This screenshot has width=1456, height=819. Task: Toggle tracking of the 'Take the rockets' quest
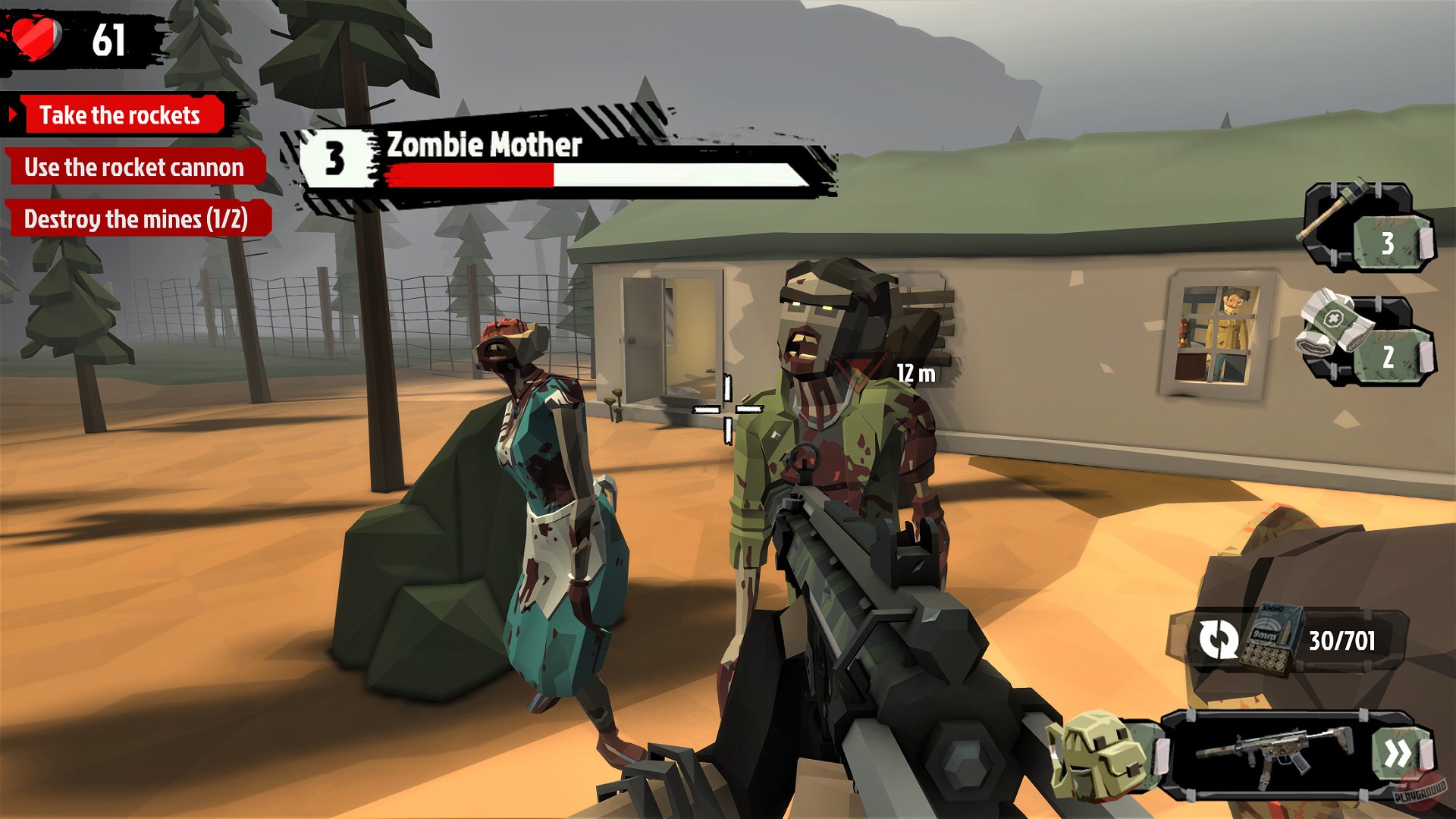pyautogui.click(x=121, y=116)
